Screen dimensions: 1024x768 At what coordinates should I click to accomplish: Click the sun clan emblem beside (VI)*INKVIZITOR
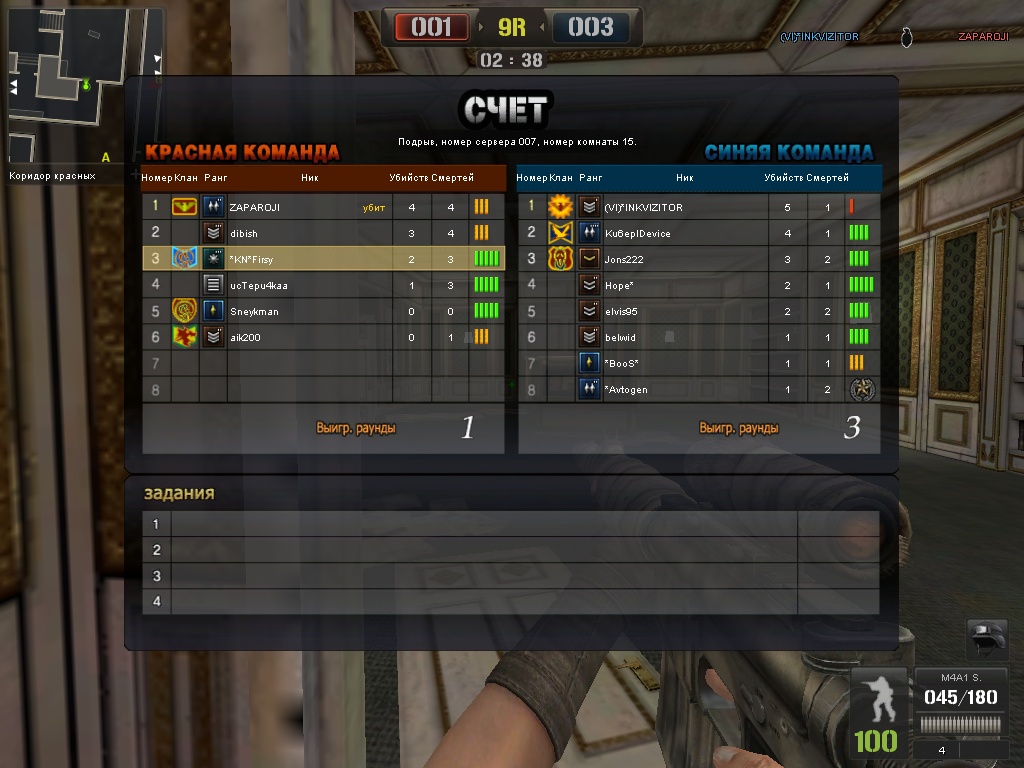(560, 207)
